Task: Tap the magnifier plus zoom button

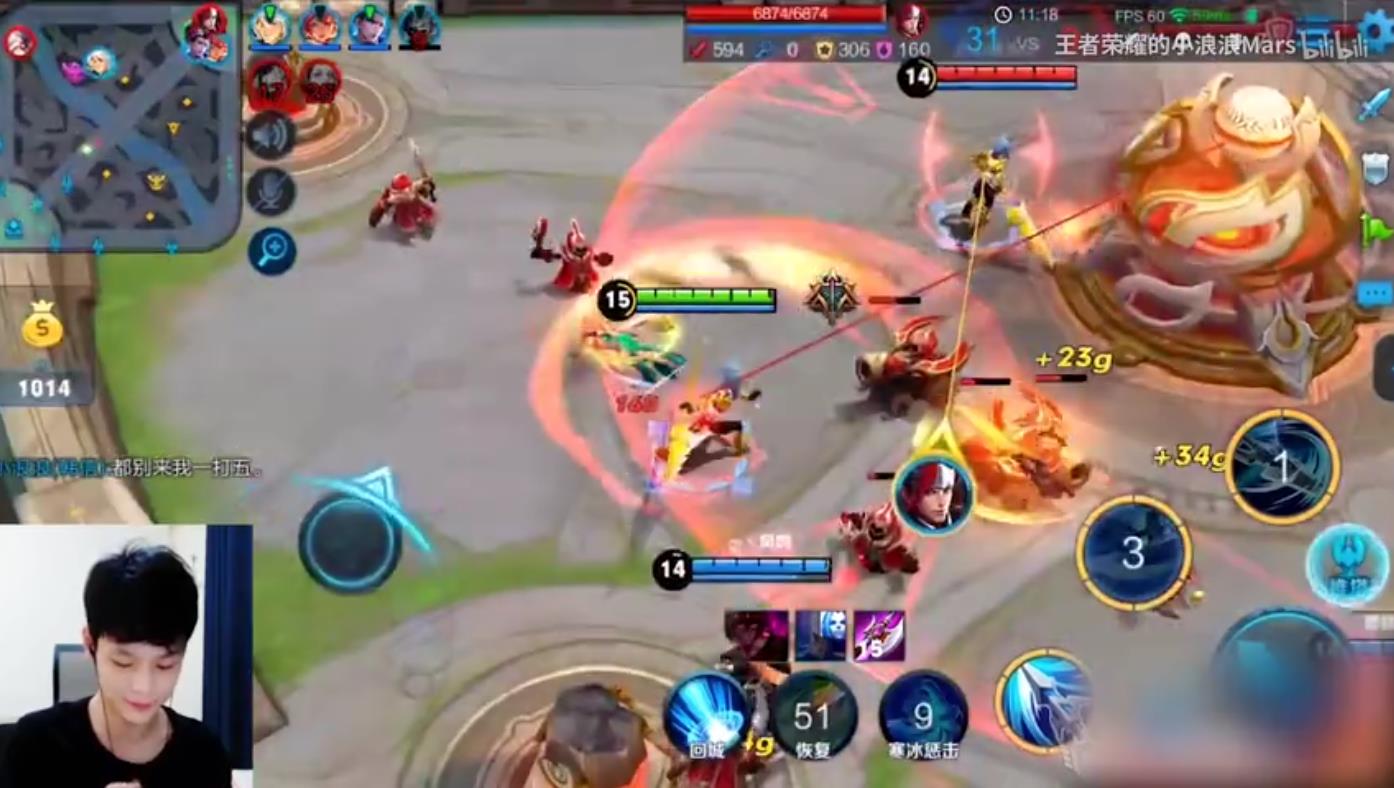Action: [272, 251]
